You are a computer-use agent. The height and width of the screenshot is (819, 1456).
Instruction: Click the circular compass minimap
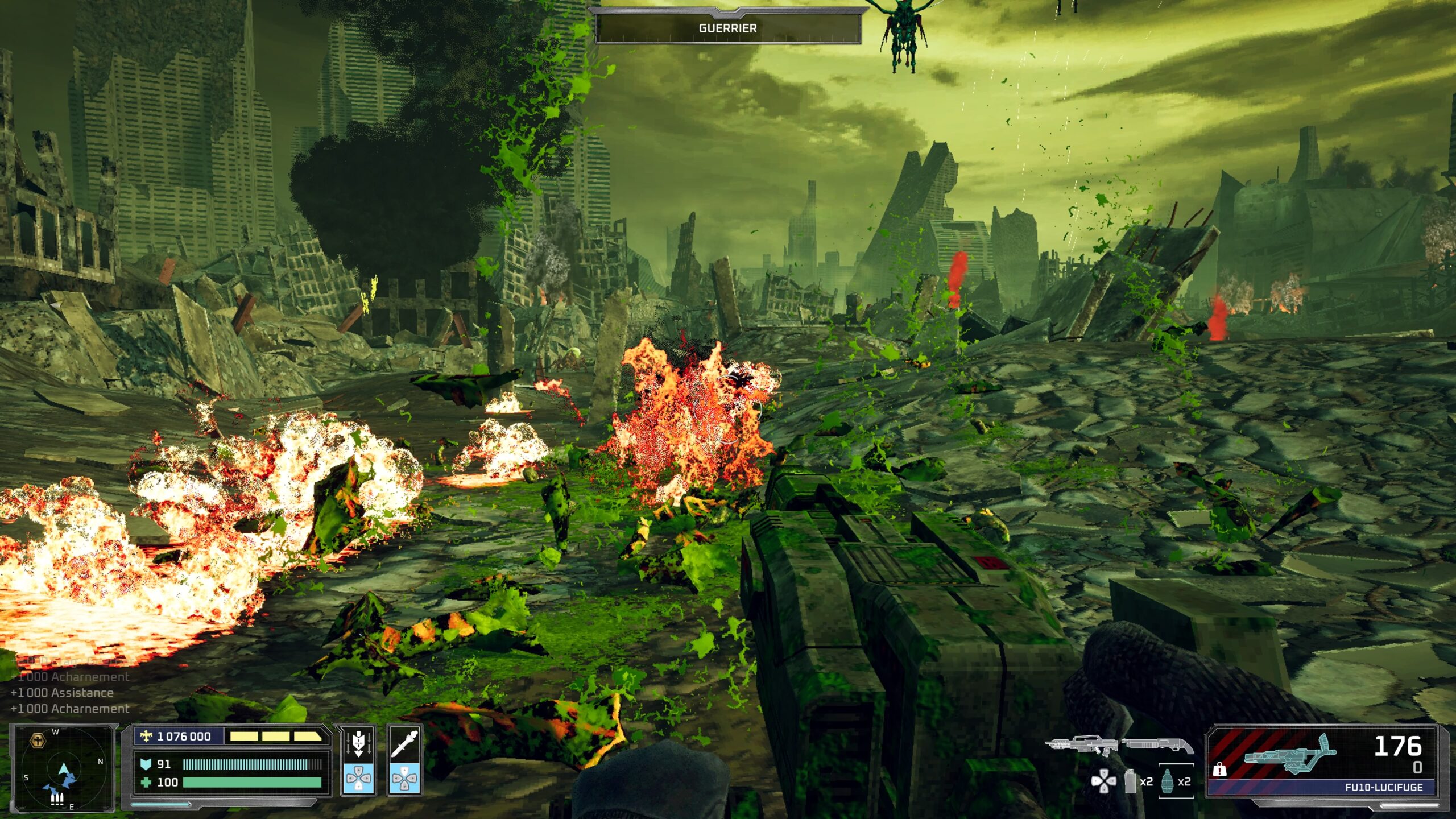coord(64,768)
